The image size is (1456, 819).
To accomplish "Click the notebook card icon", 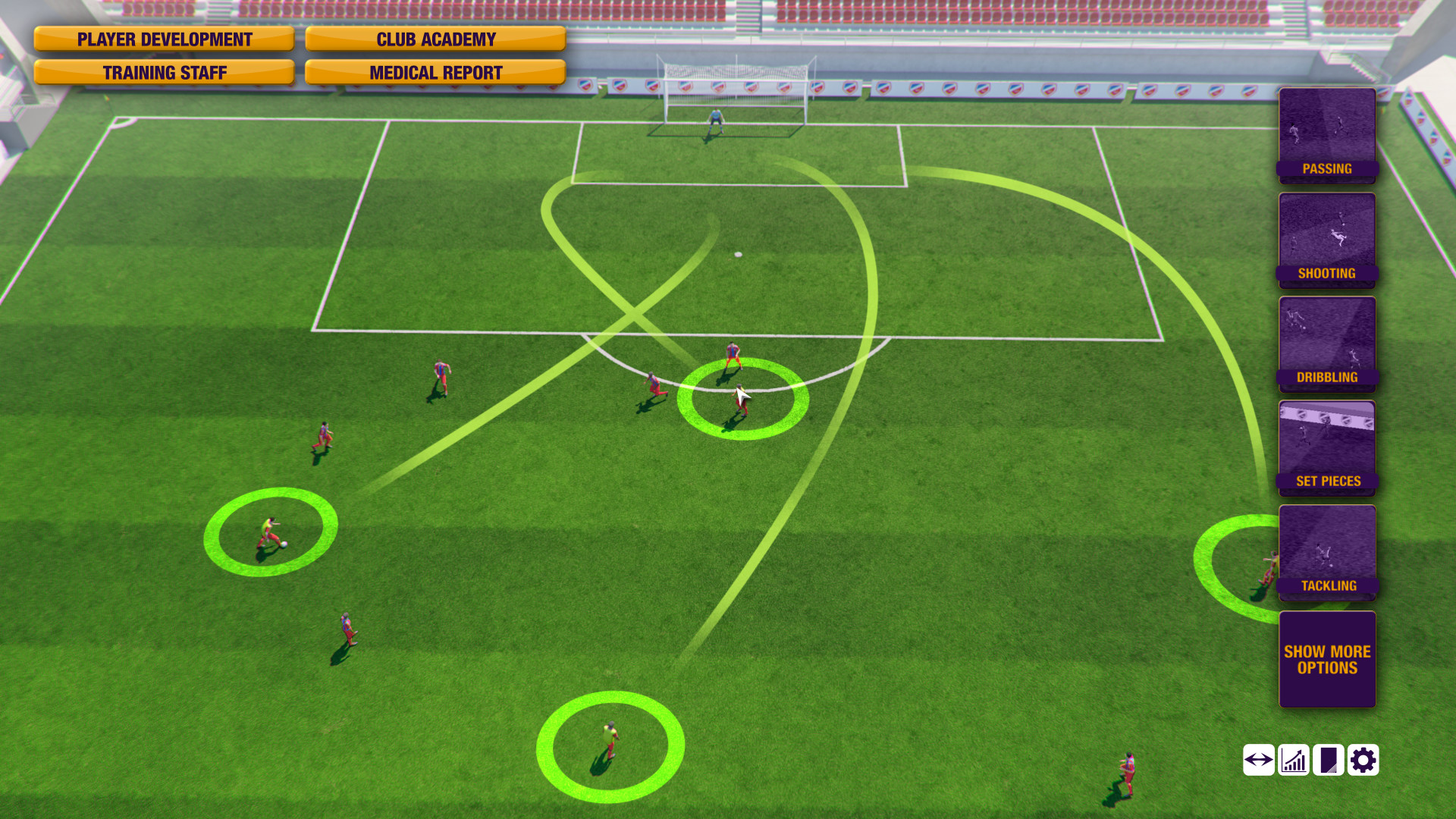I will pos(1328,759).
